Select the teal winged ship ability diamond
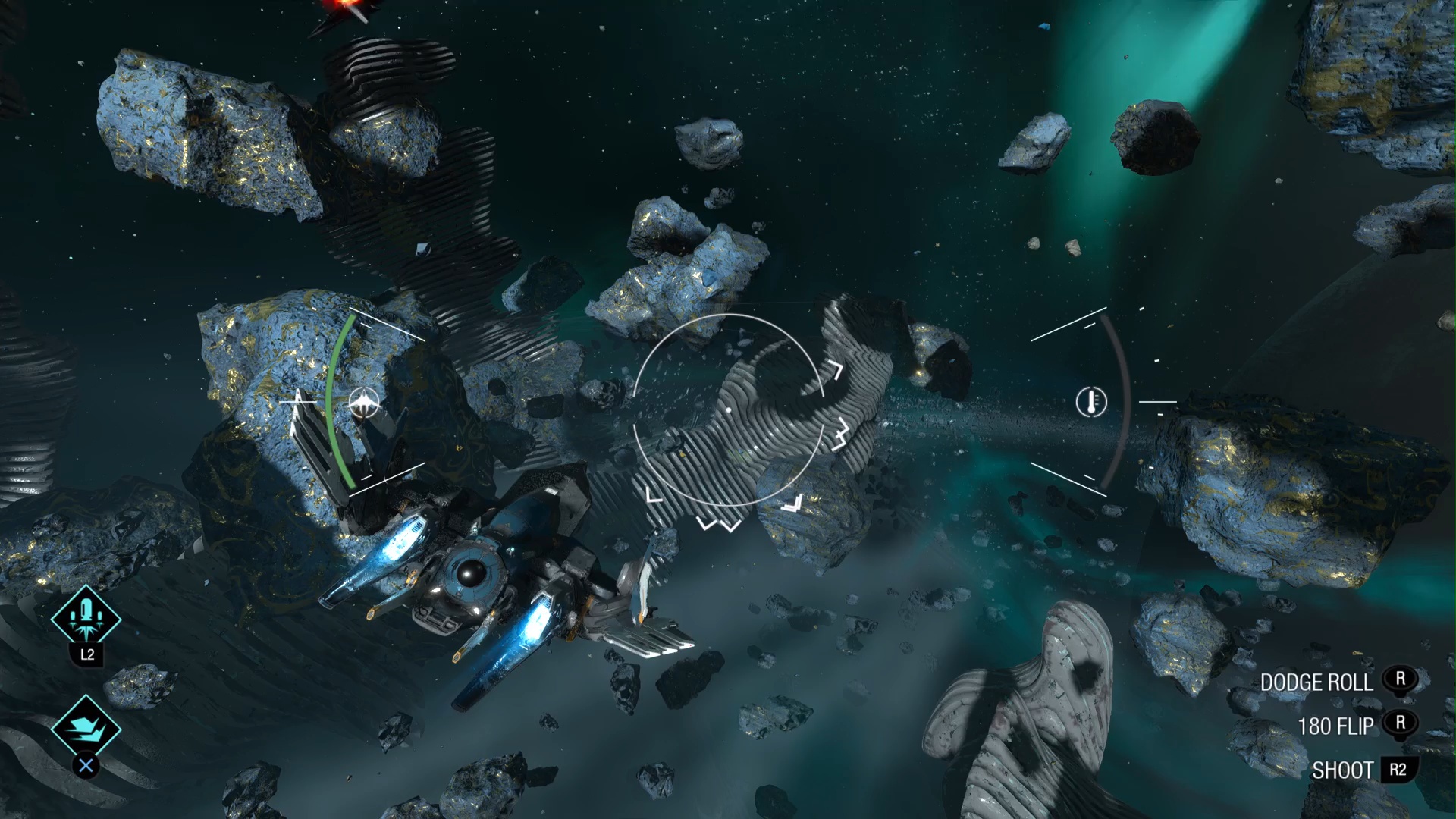 pyautogui.click(x=86, y=728)
